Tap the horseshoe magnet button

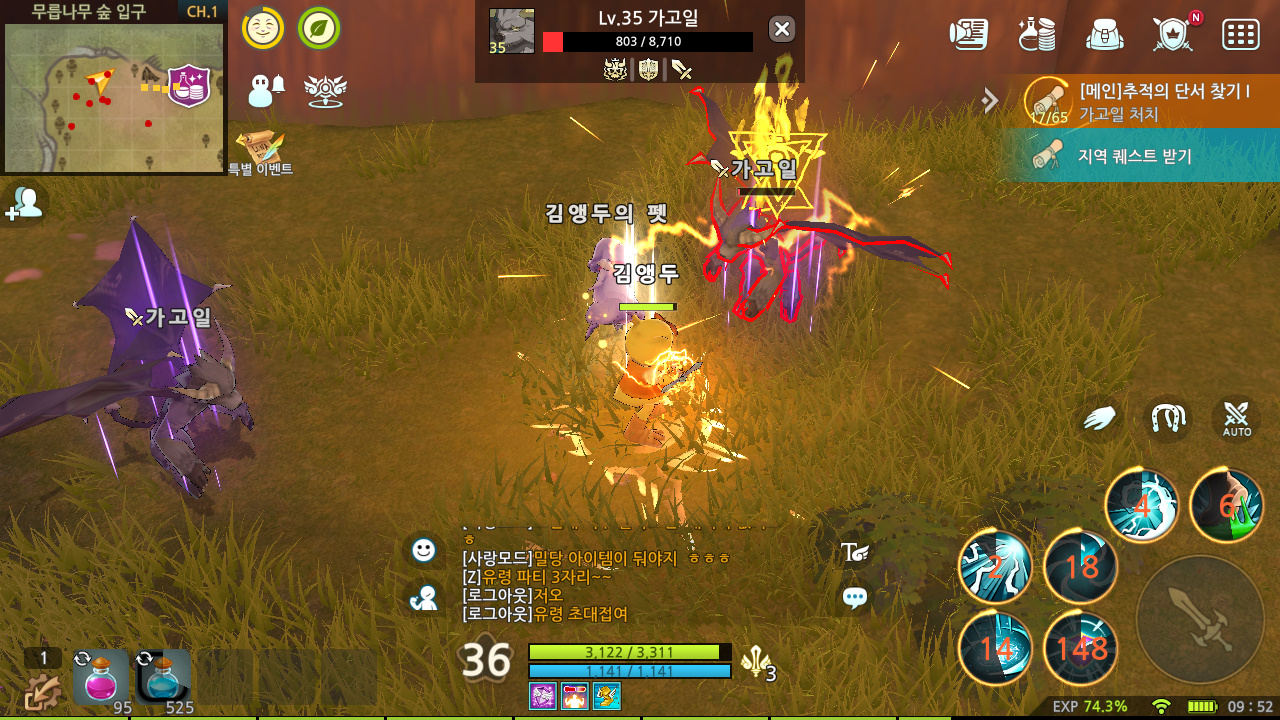point(1167,419)
